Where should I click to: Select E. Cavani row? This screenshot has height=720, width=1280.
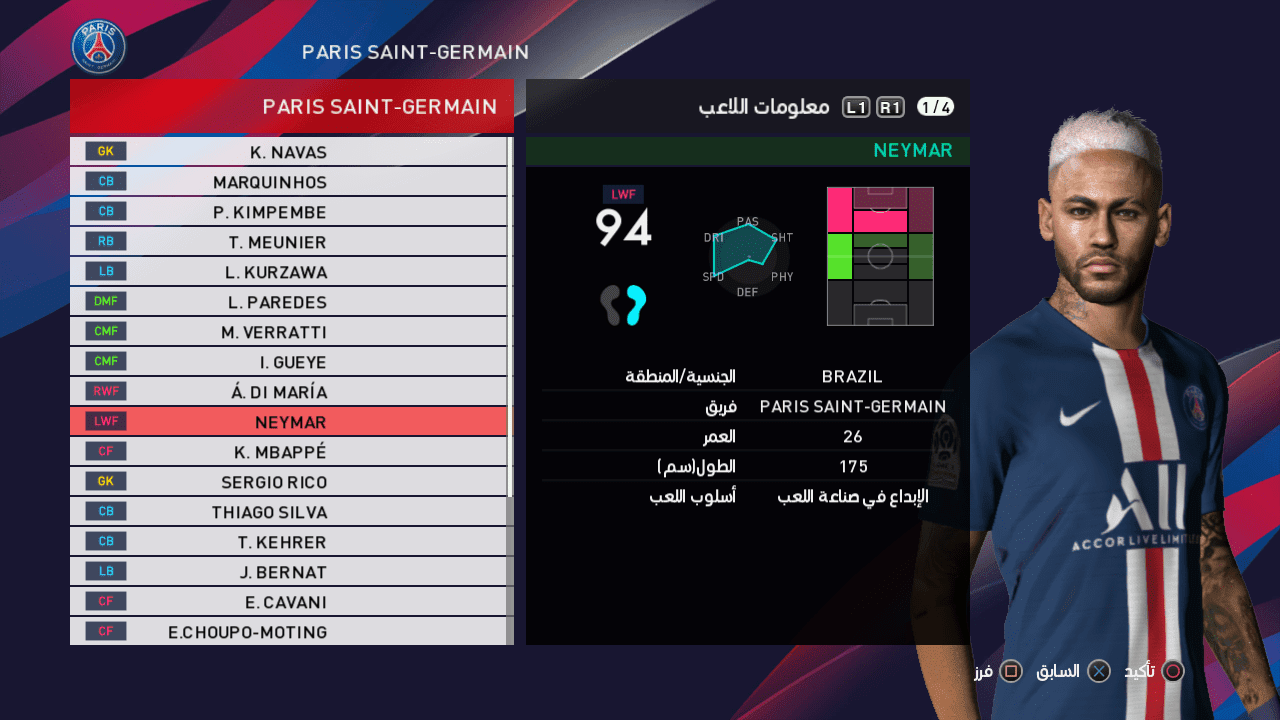click(289, 602)
